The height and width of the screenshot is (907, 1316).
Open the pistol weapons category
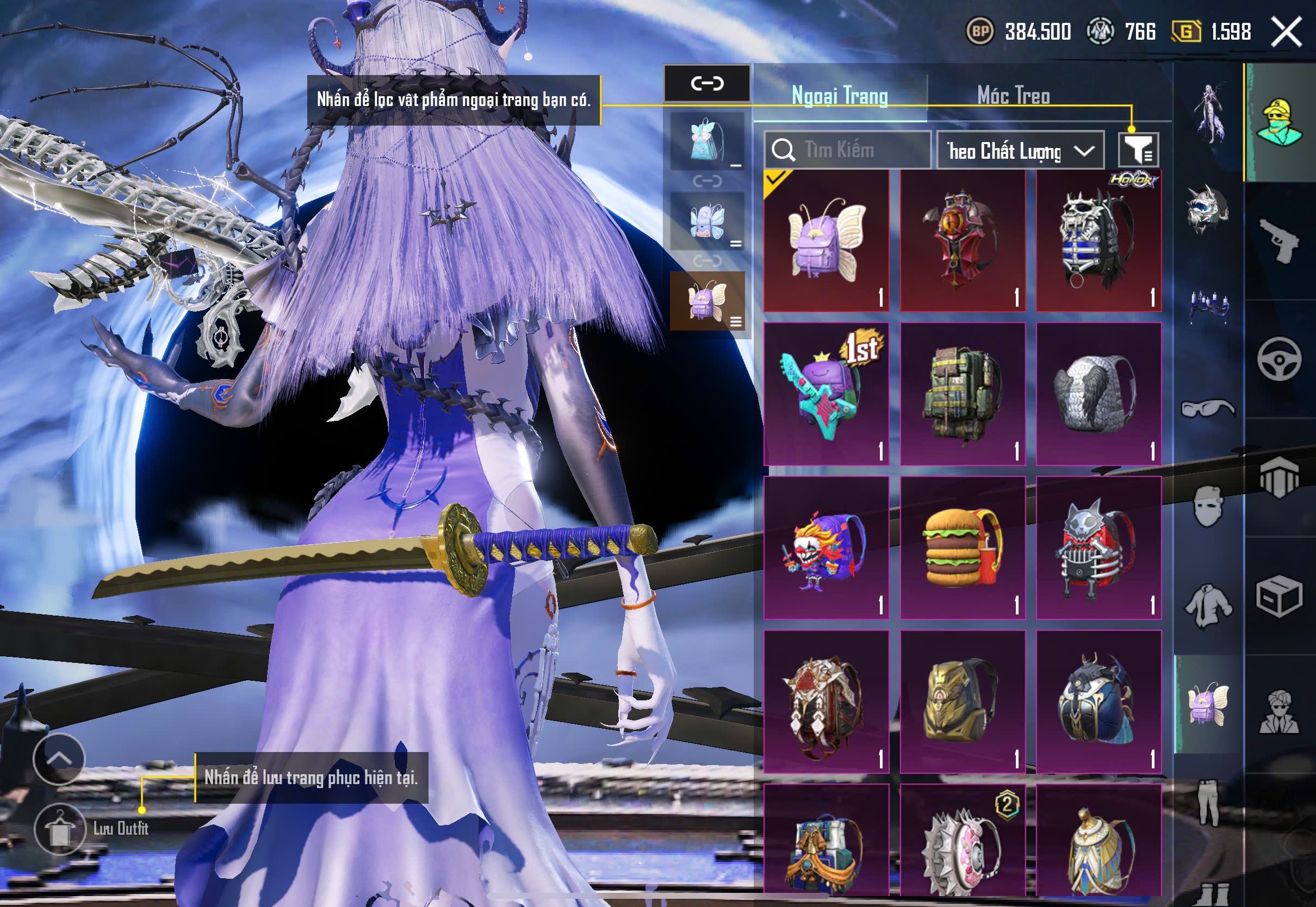[x=1279, y=241]
